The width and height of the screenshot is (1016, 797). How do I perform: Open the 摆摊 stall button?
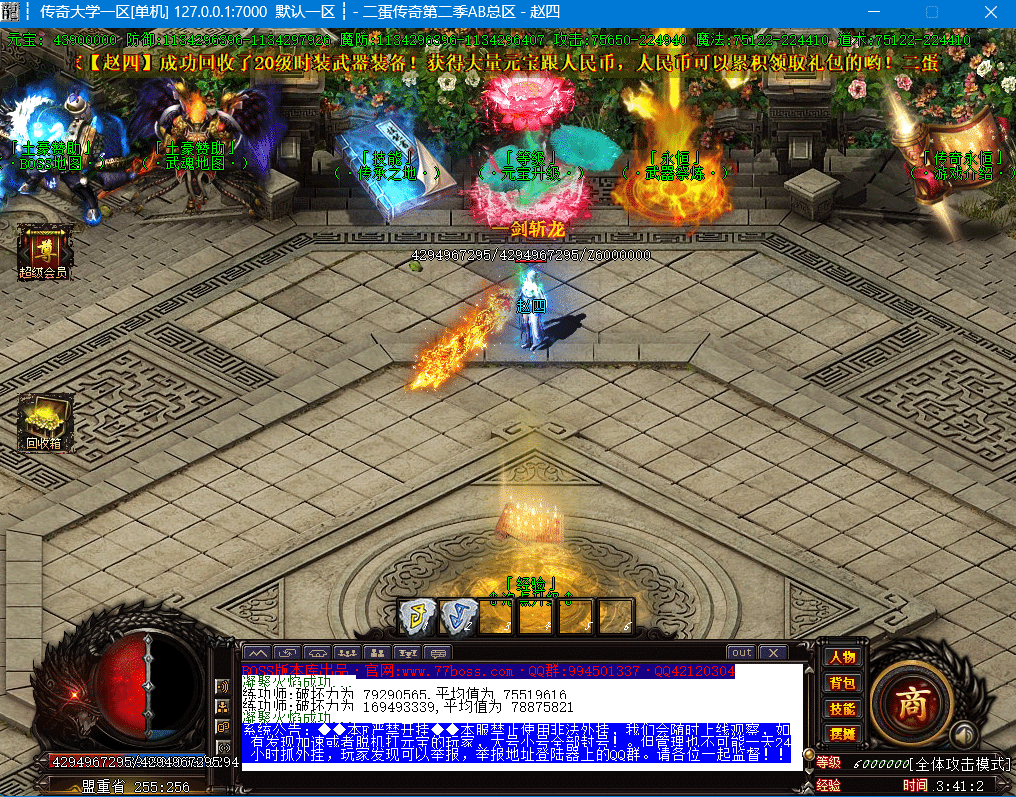click(x=842, y=734)
